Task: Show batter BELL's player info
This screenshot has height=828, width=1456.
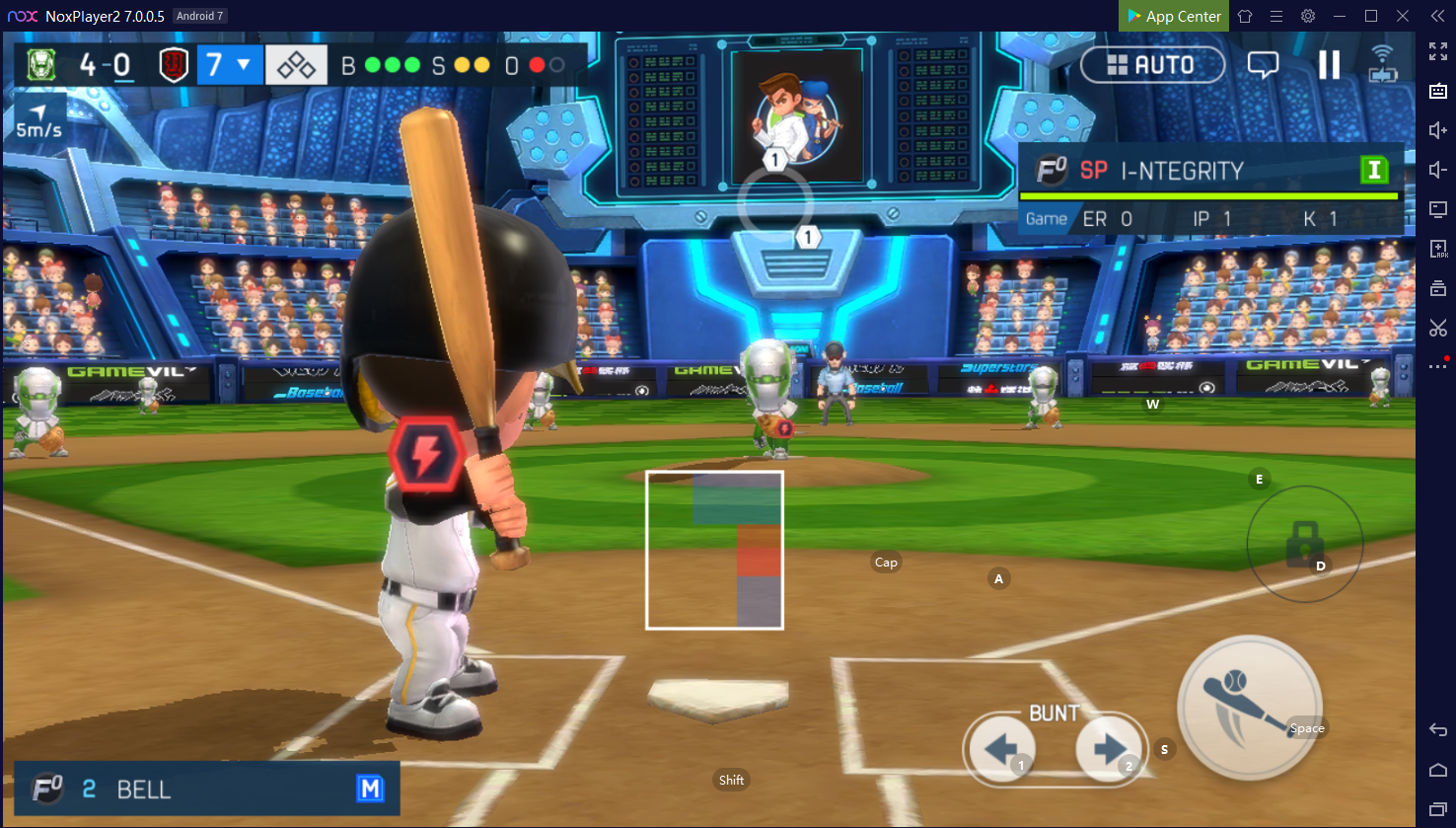Action: (207, 789)
